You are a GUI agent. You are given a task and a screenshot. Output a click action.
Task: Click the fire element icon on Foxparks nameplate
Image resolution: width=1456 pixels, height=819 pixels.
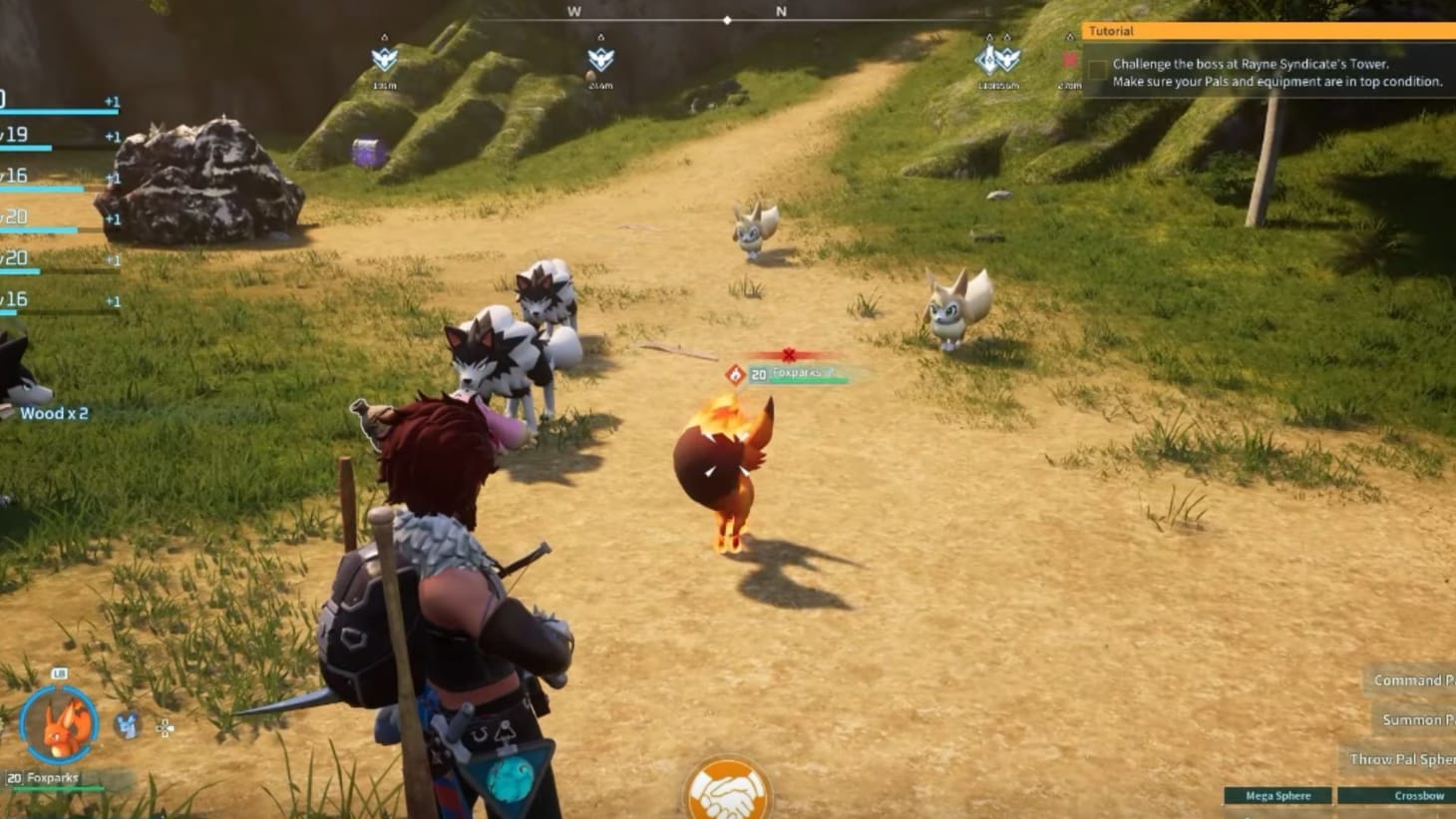click(737, 373)
